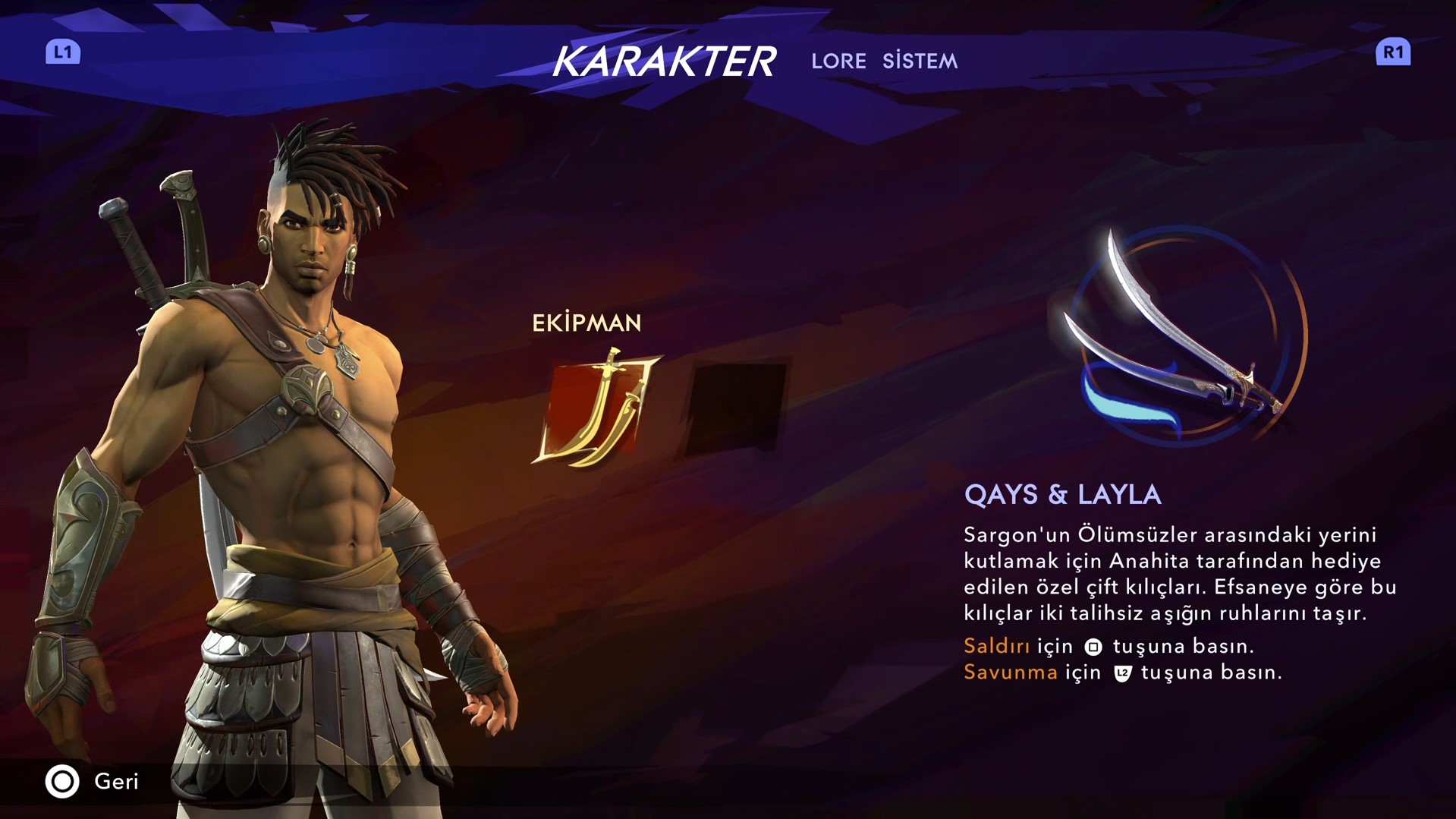
Task: Switch to the LORE tab
Action: pyautogui.click(x=838, y=61)
